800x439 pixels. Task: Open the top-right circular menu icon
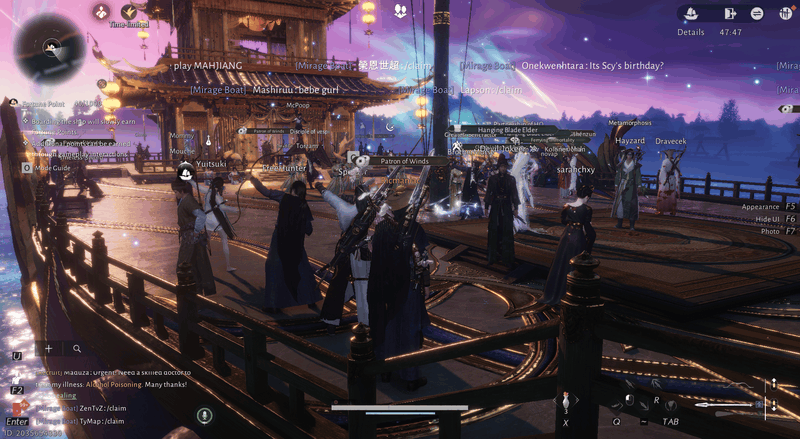(785, 13)
